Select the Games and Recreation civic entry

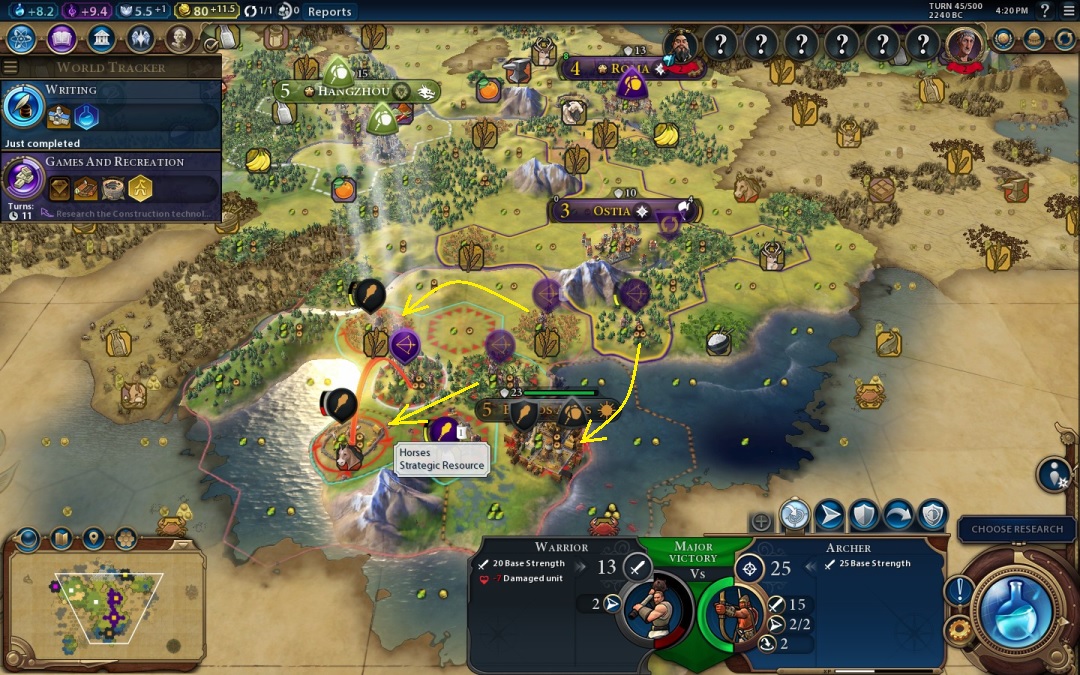110,180
